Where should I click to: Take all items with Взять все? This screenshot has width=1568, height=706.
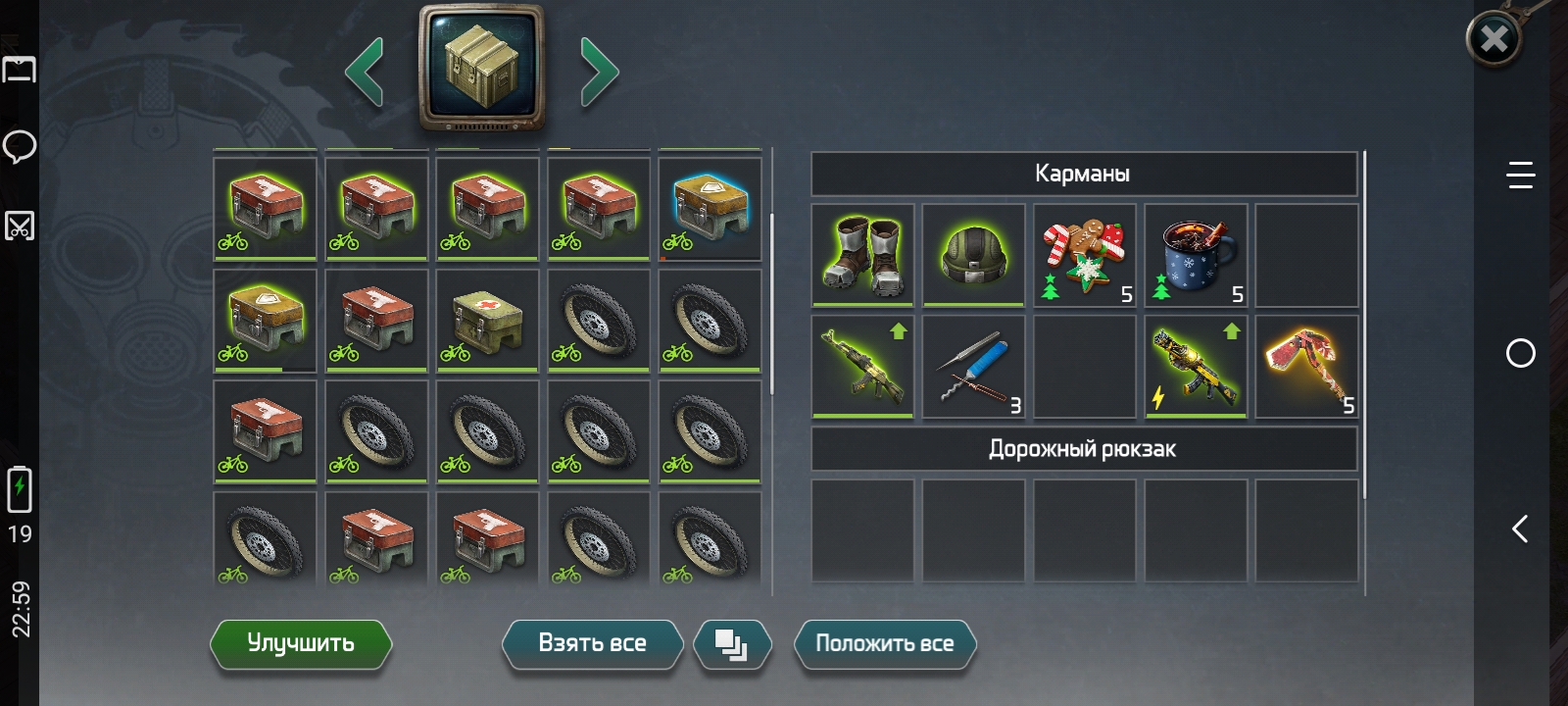pos(592,644)
